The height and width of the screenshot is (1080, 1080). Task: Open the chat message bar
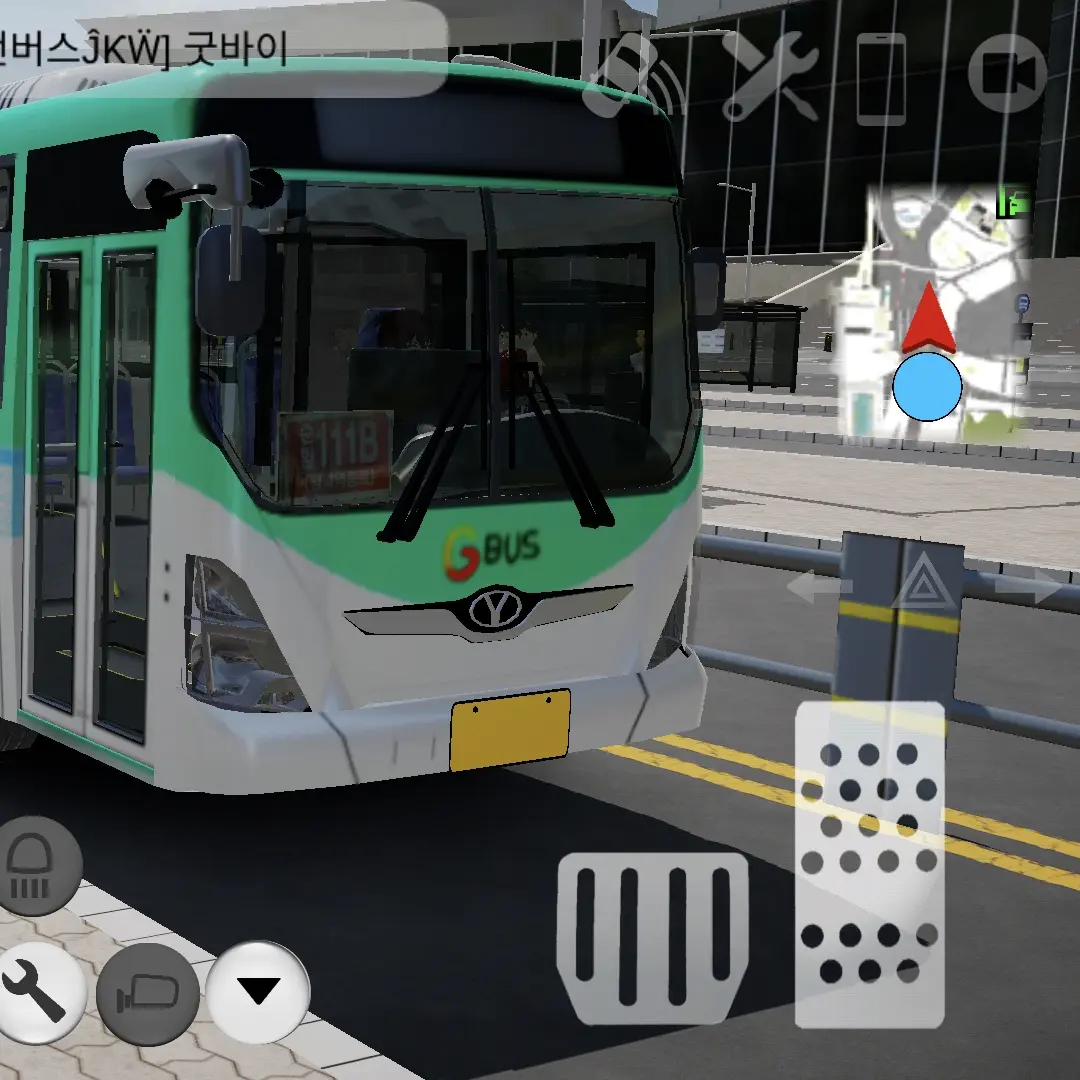pyautogui.click(x=220, y=50)
